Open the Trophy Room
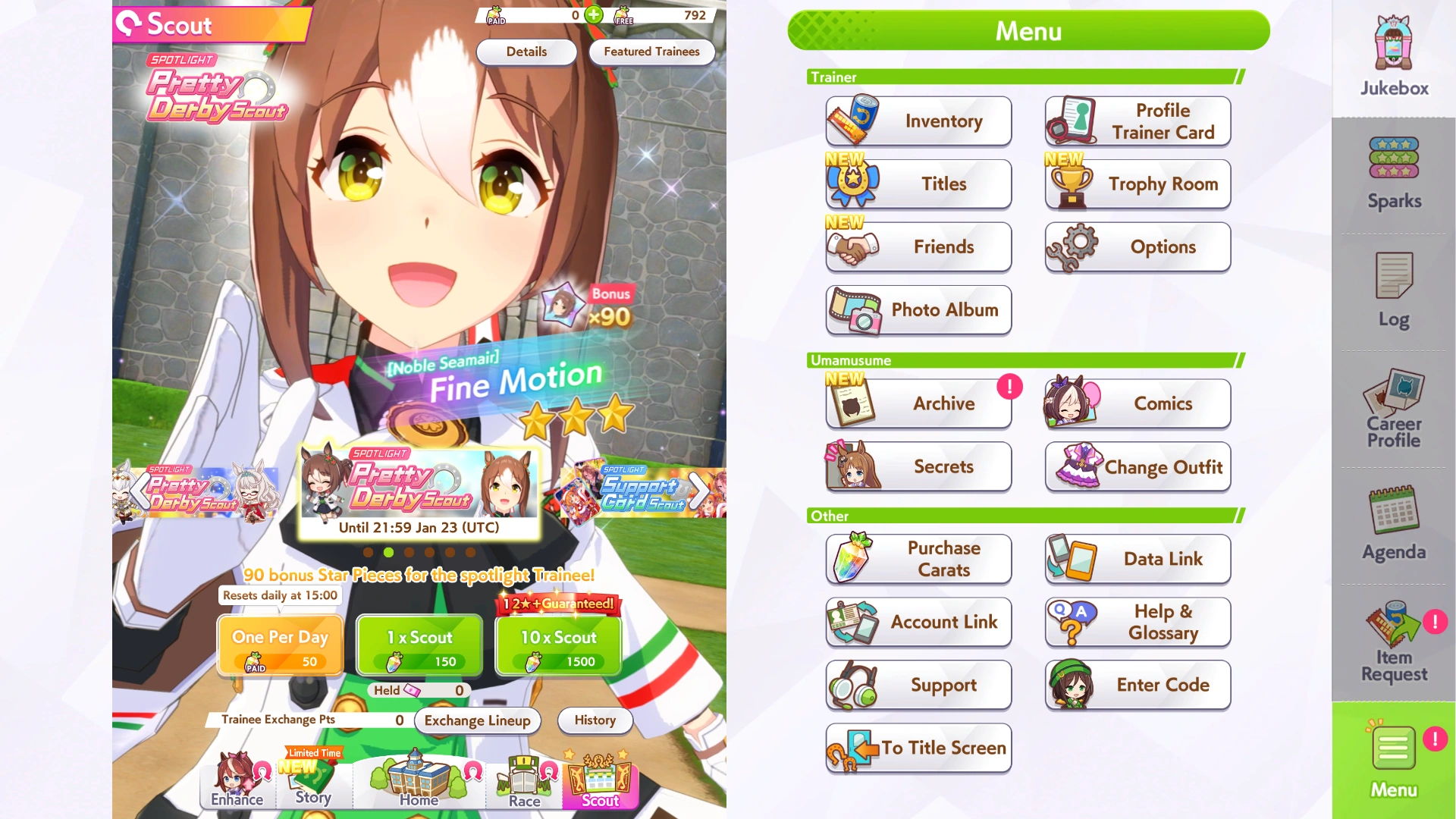 point(1137,184)
